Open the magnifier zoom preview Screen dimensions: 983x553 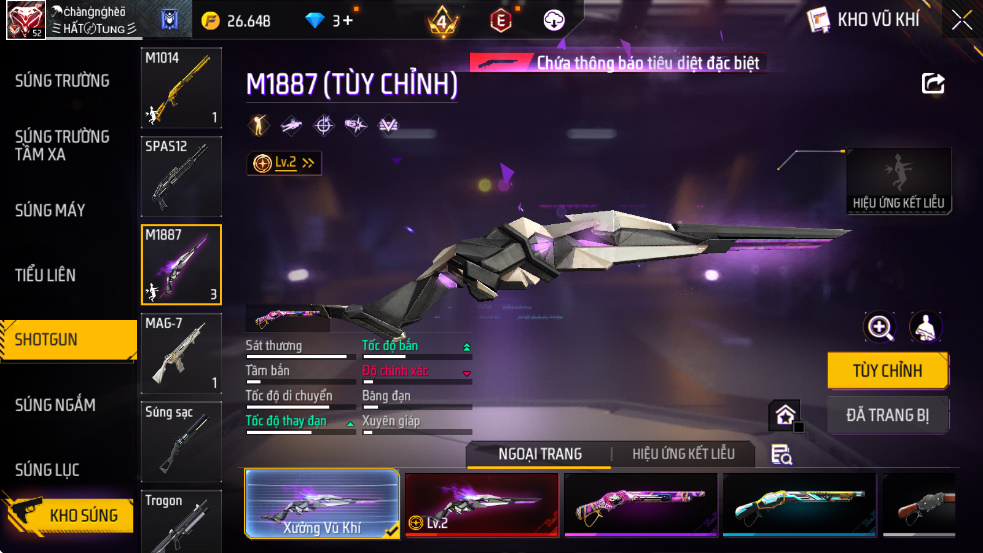coord(880,327)
